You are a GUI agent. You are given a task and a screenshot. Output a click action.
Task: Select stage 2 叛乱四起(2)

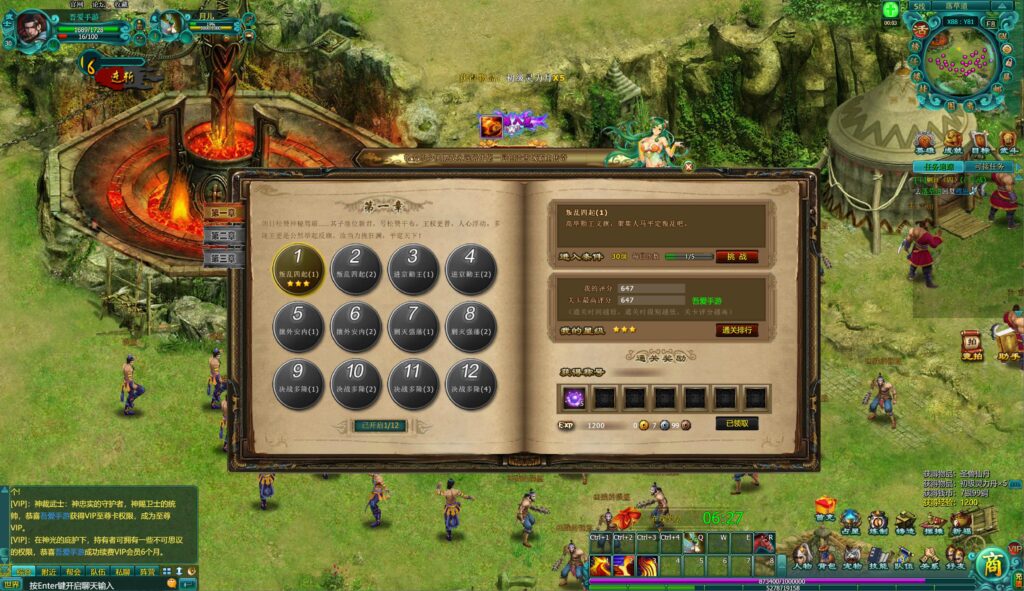pyautogui.click(x=356, y=267)
